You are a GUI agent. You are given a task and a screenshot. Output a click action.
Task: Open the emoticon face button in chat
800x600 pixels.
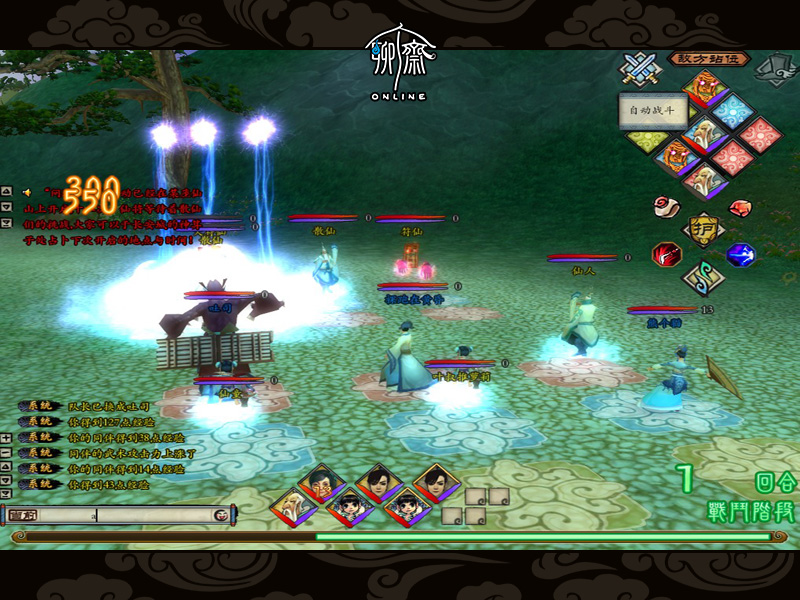click(221, 515)
